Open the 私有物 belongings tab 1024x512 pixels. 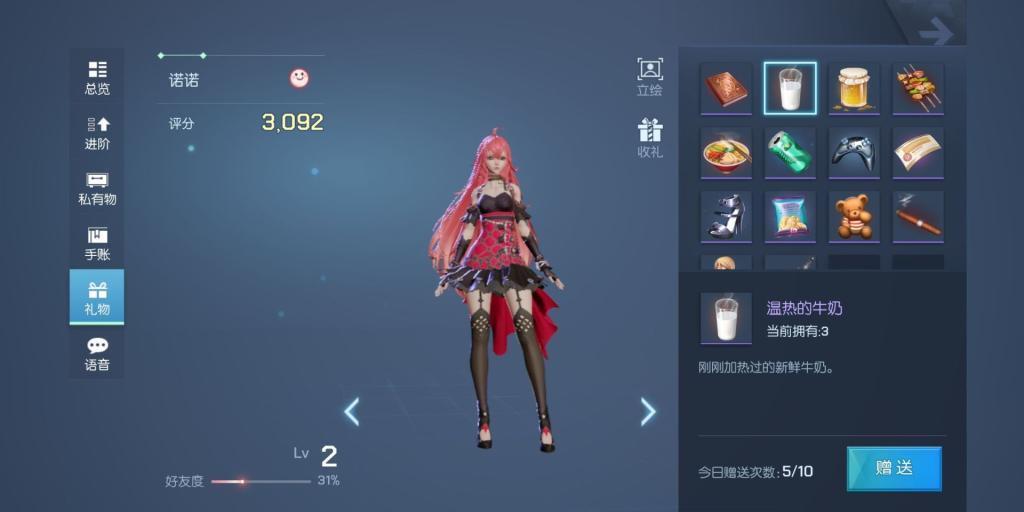[x=97, y=188]
